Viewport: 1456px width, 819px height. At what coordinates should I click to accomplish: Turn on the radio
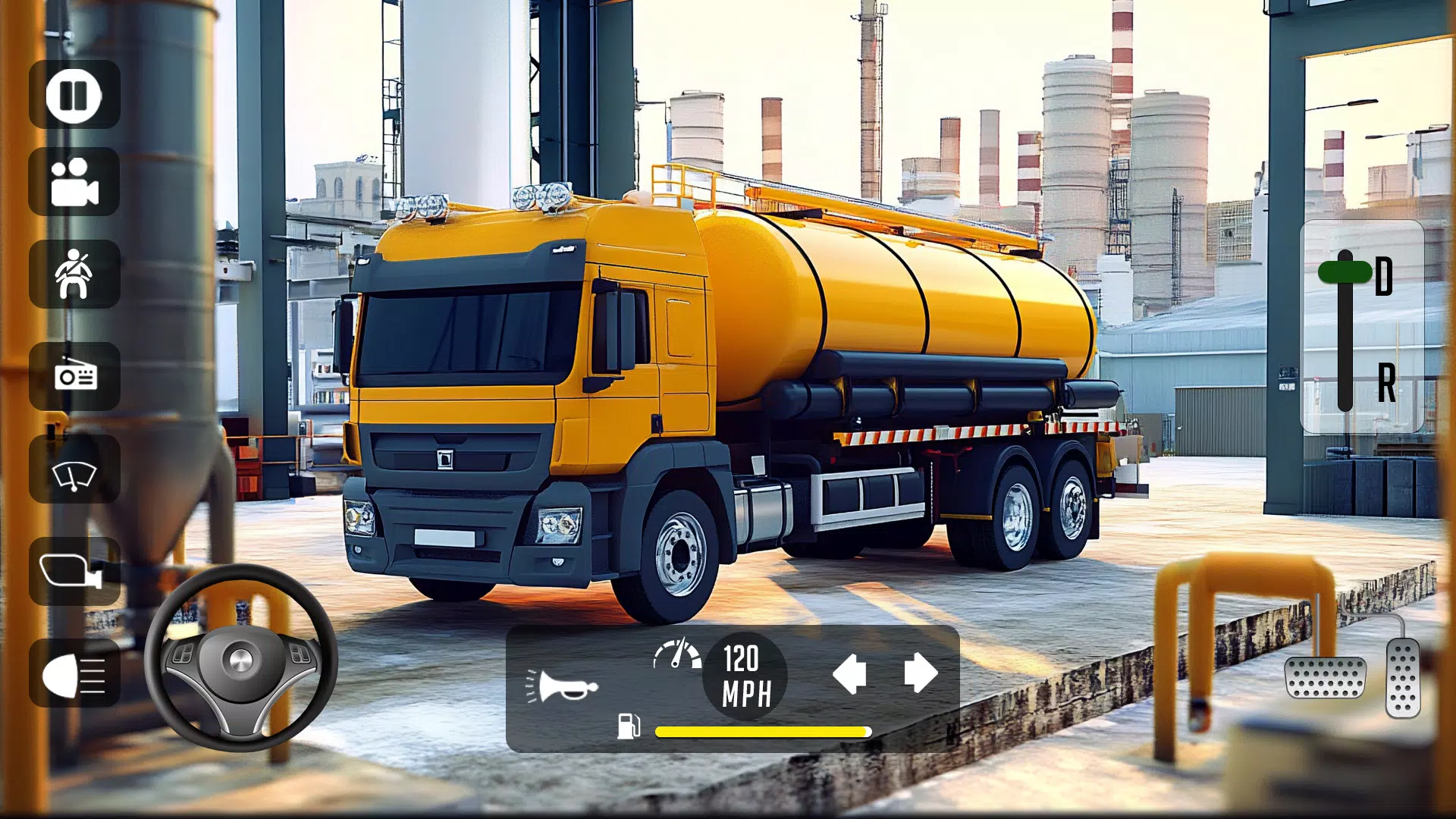[74, 379]
